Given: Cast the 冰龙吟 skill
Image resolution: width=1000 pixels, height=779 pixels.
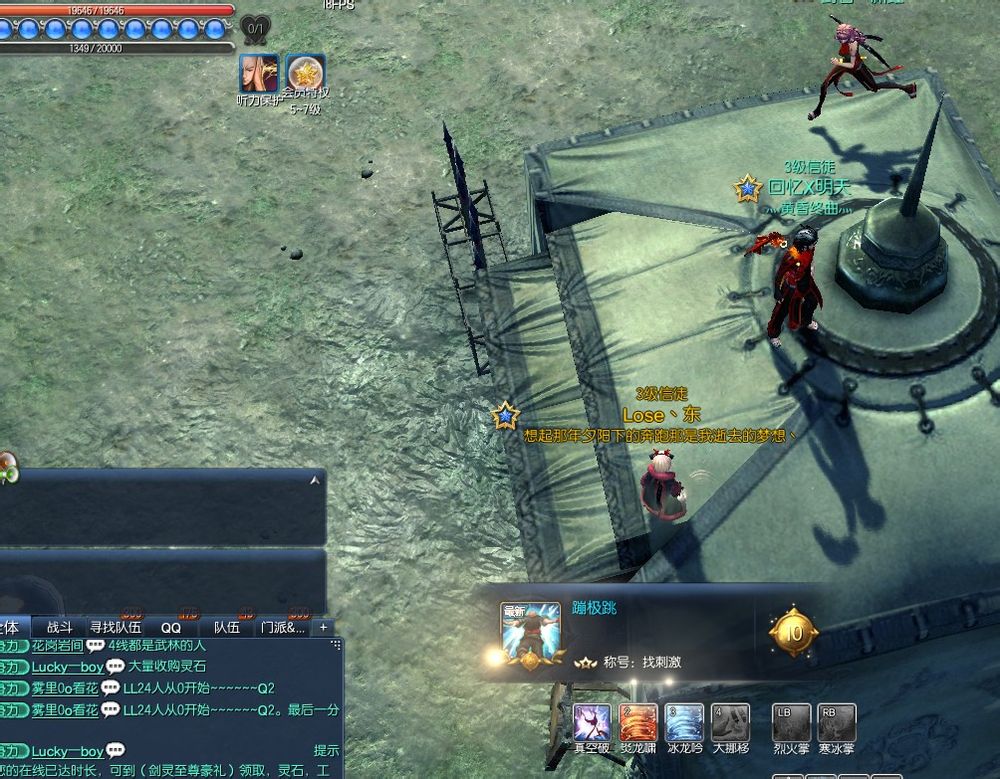Looking at the screenshot, I should tap(685, 722).
